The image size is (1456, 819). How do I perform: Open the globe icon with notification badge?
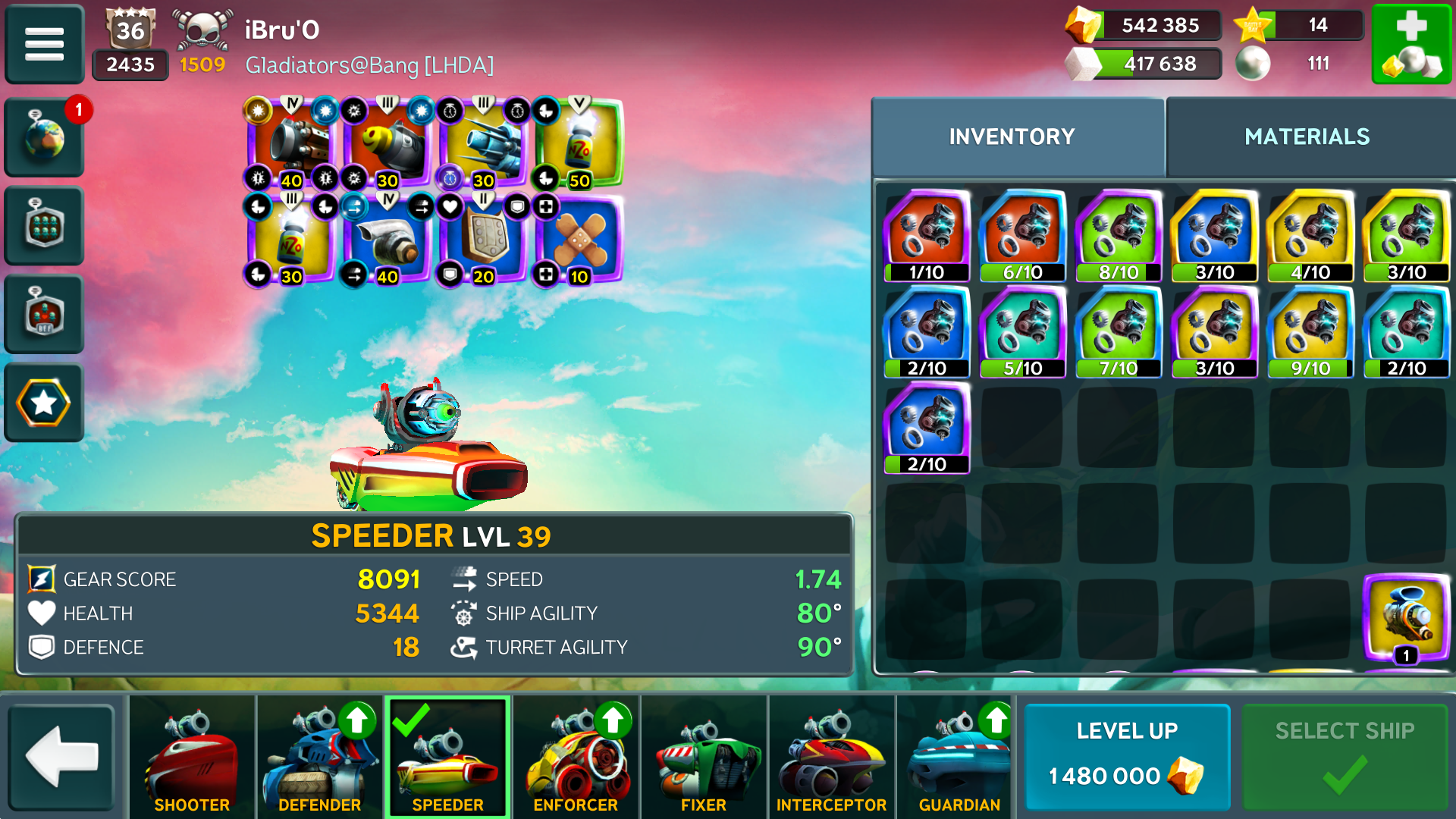44,138
